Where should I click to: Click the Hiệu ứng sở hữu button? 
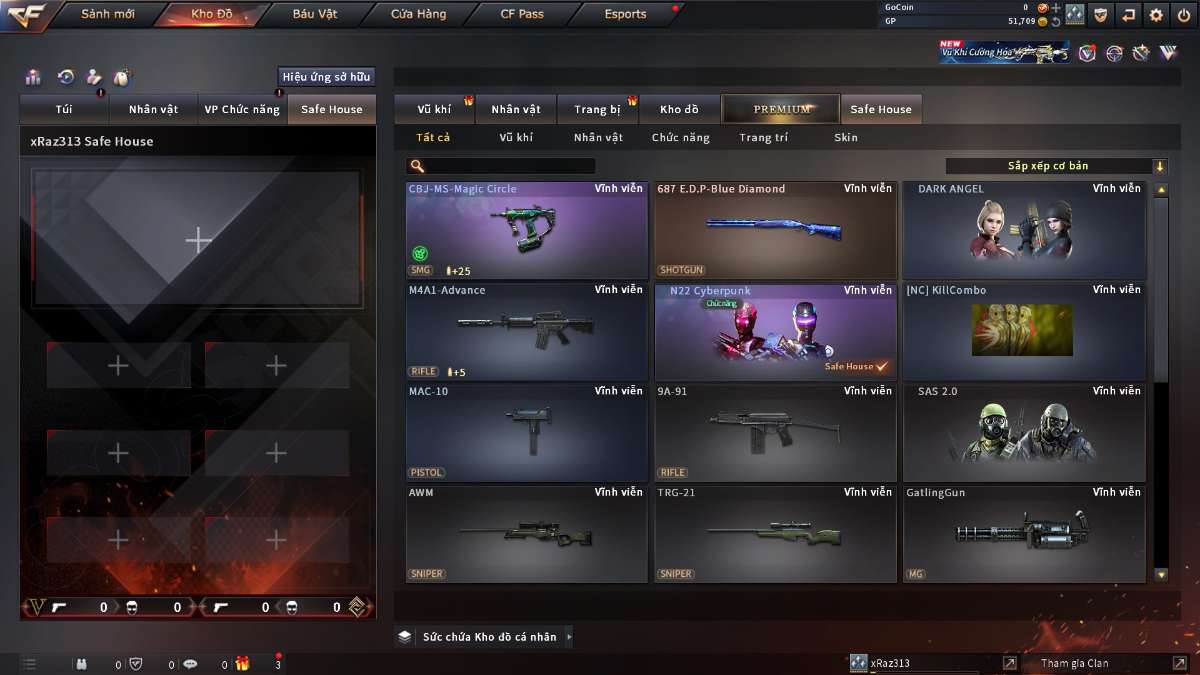[326, 77]
